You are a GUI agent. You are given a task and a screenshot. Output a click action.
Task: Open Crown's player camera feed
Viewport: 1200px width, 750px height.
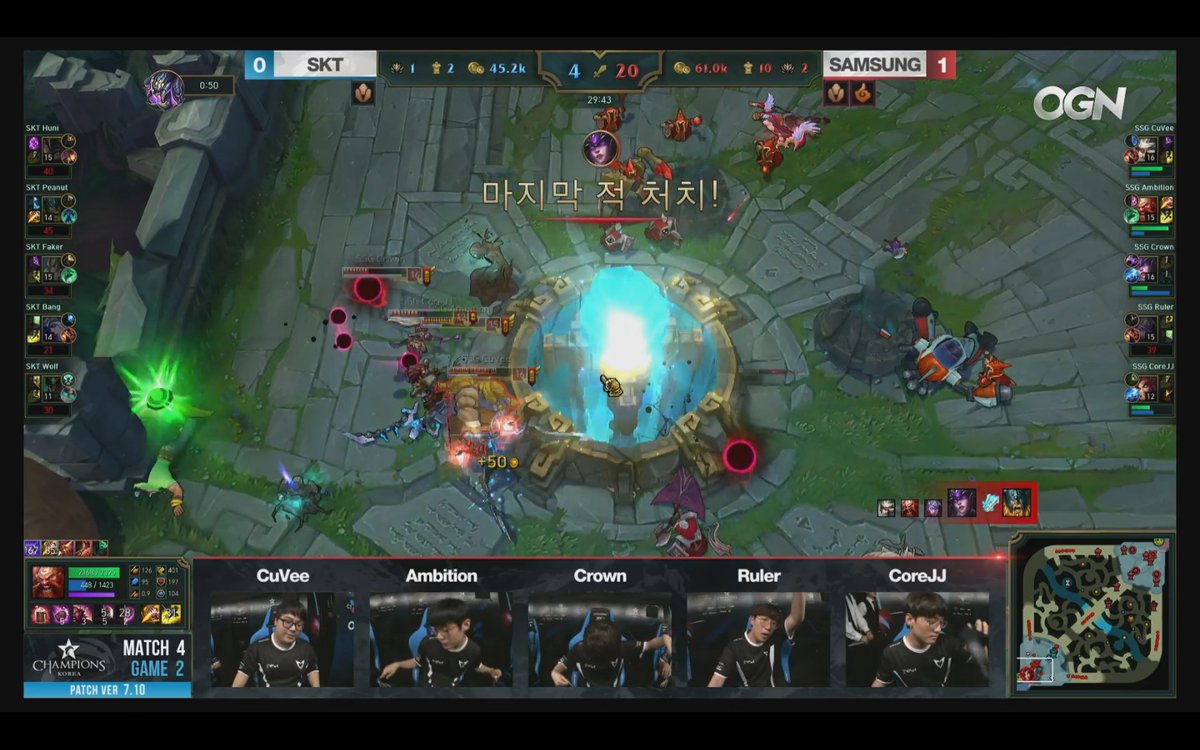[x=600, y=638]
